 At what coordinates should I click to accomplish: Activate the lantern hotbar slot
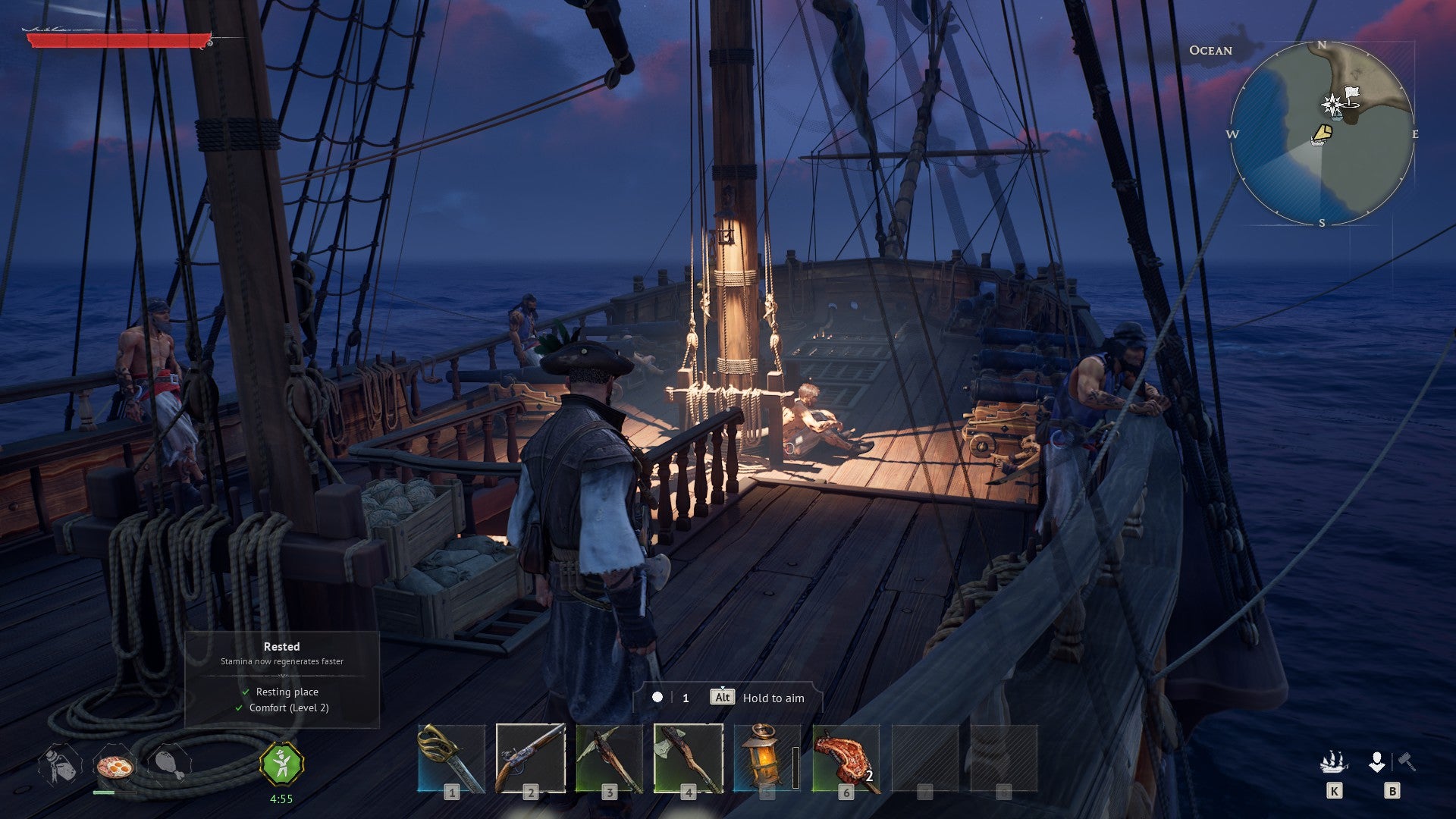pos(766,758)
